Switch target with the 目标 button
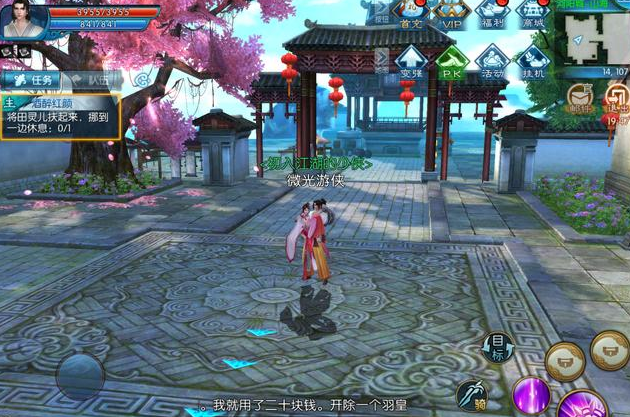Screen dimensions: 630x417 coord(497,346)
